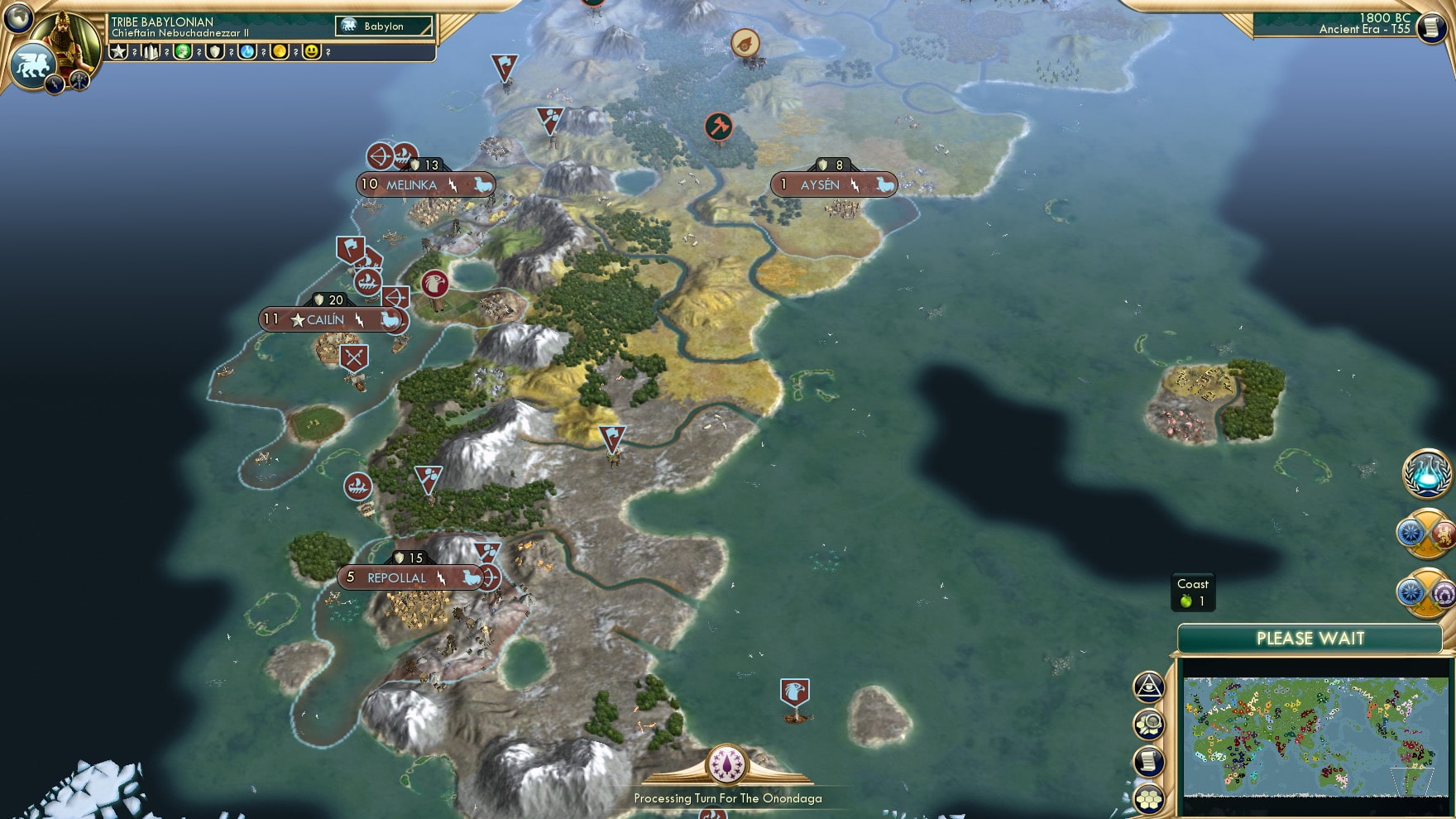Open the Babylon civilization dropdown

(x=384, y=26)
